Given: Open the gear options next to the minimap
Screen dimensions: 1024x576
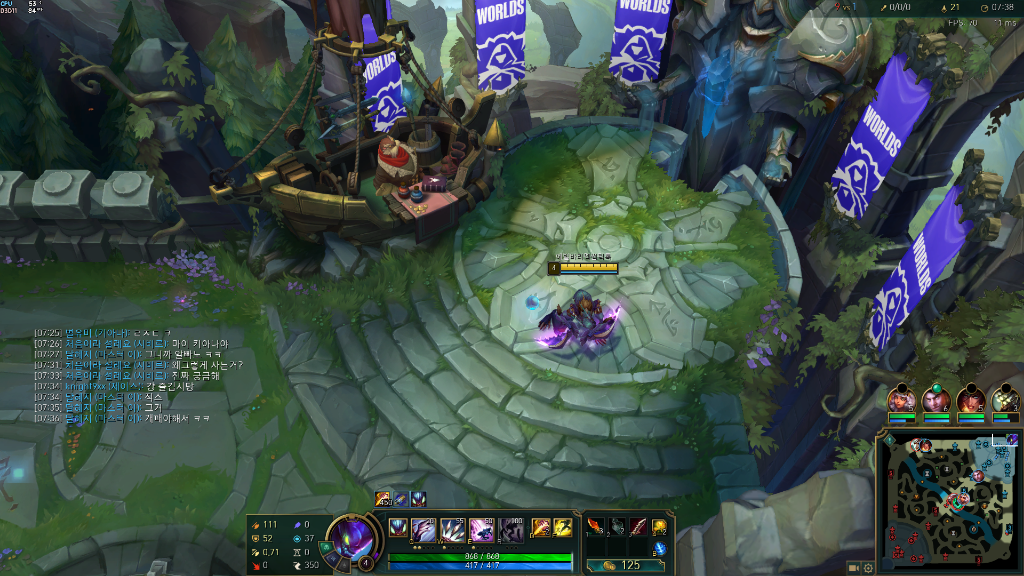Looking at the screenshot, I should tap(868, 567).
